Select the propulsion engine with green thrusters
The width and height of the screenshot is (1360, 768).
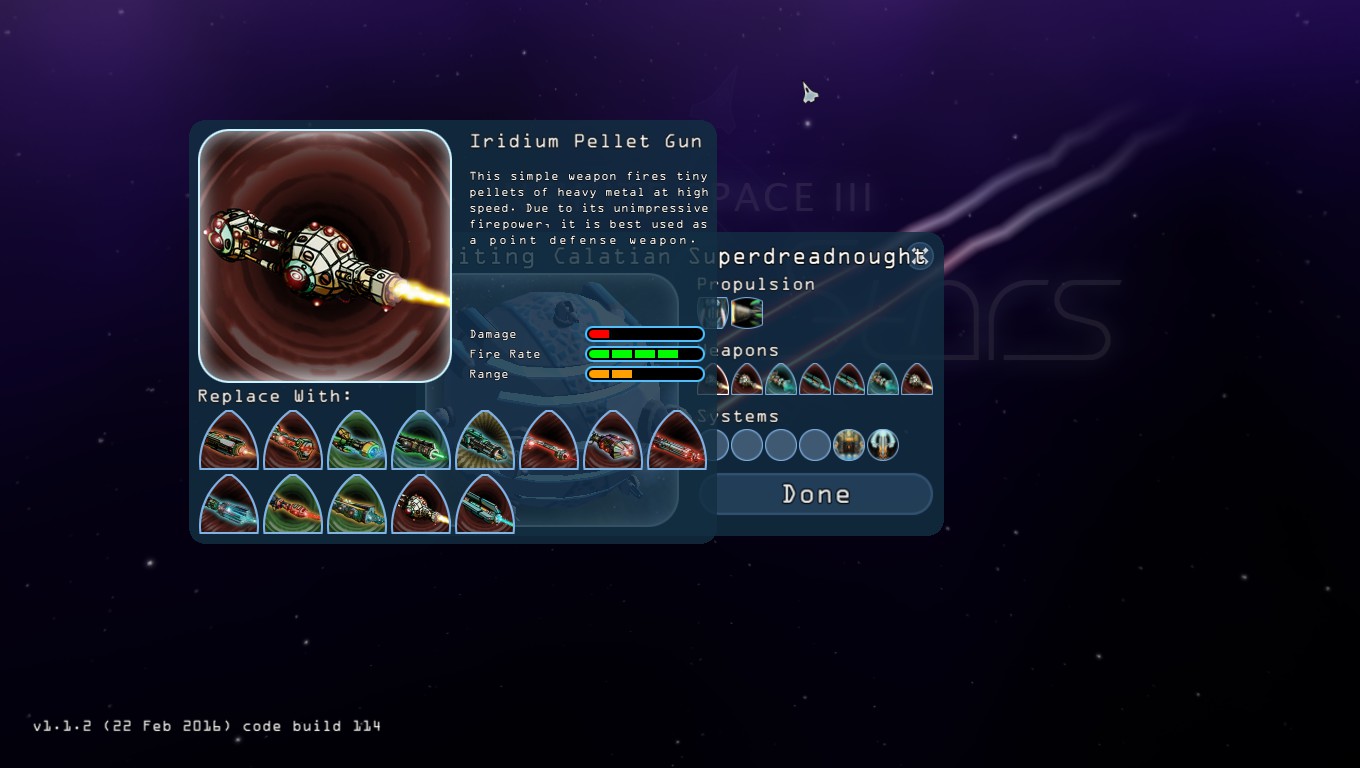747,313
